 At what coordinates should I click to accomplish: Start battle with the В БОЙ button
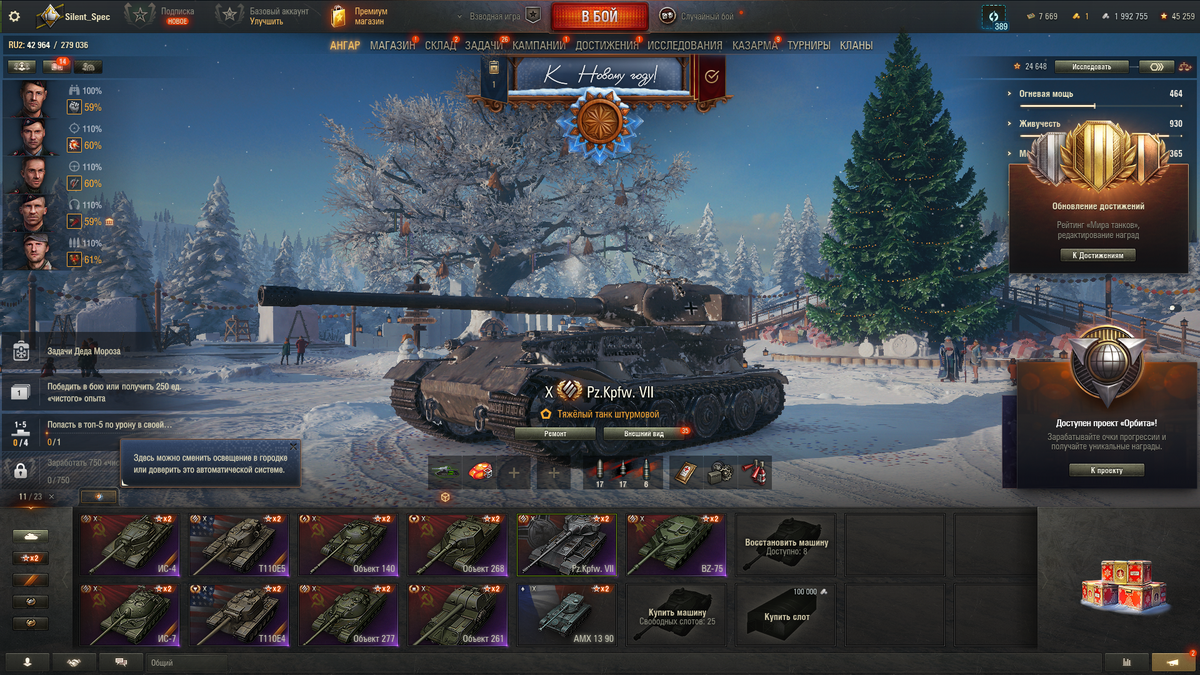(599, 17)
